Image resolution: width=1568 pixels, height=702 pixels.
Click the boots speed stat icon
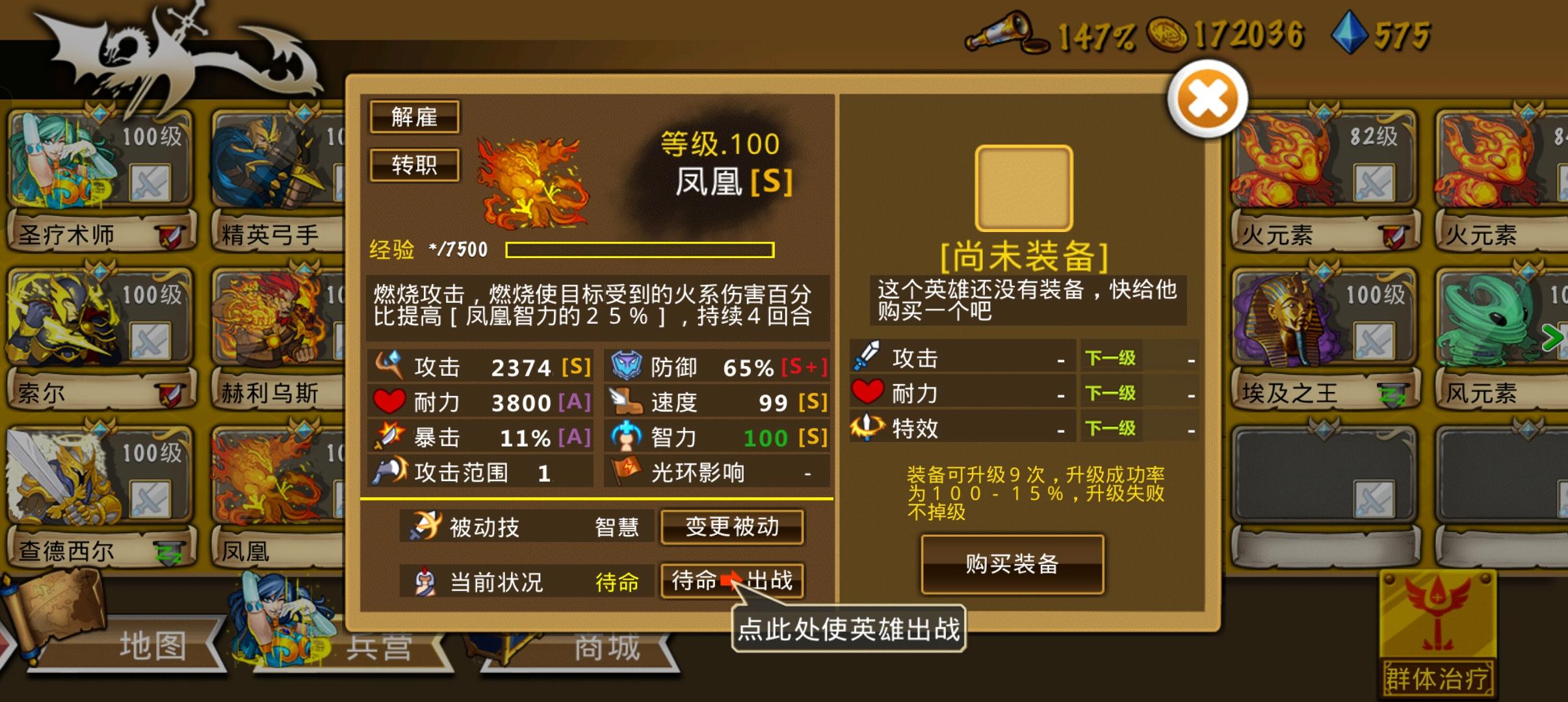[626, 402]
